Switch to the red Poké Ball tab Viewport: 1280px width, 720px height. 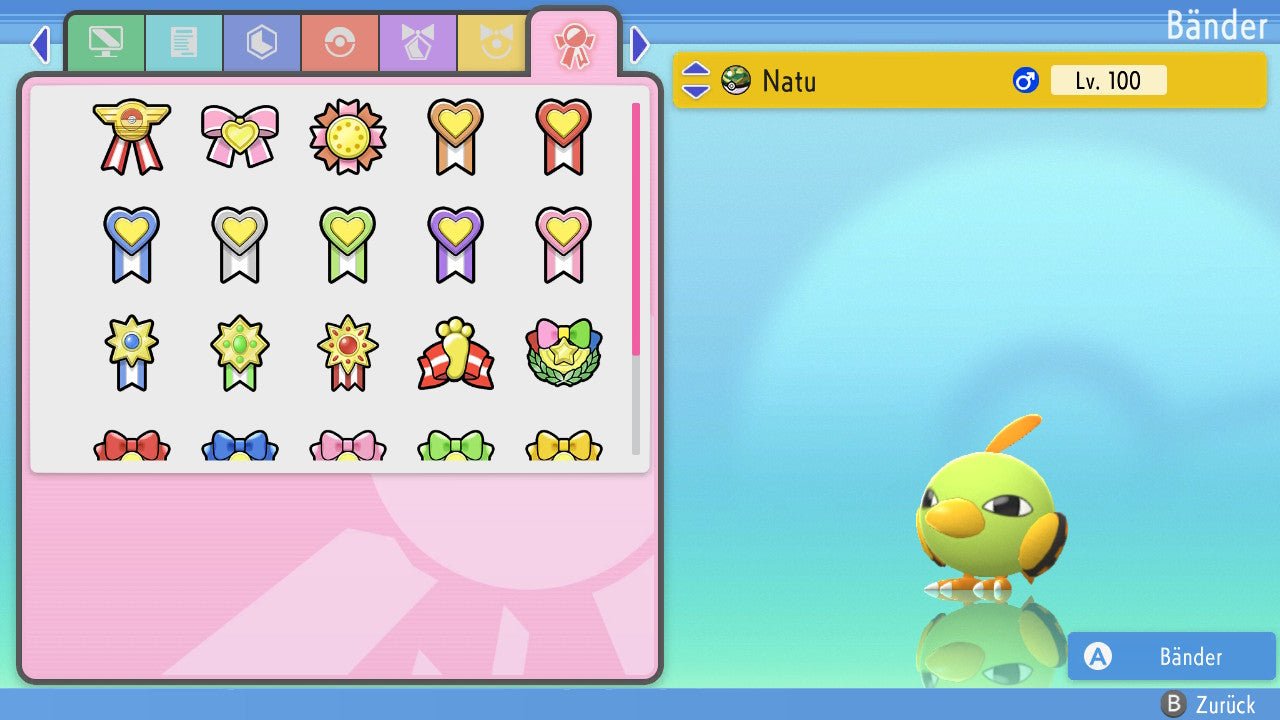tap(340, 43)
